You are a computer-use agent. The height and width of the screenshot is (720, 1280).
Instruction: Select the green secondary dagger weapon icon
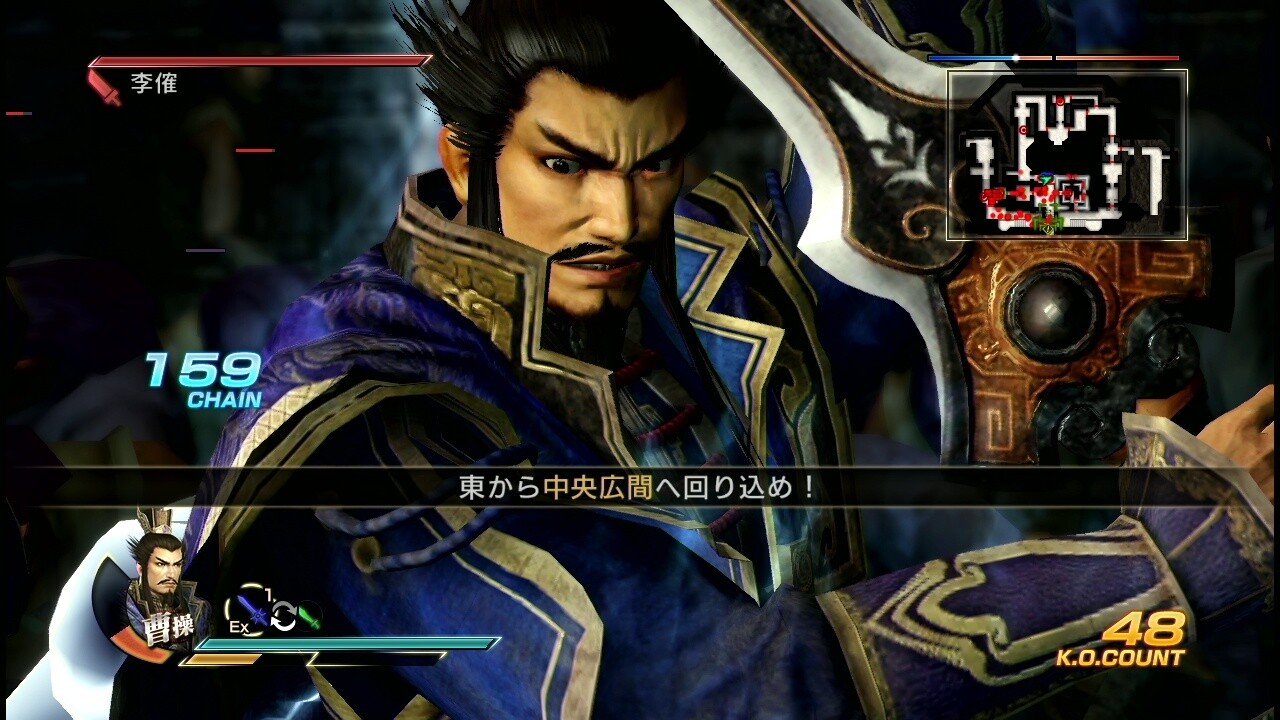[310, 616]
